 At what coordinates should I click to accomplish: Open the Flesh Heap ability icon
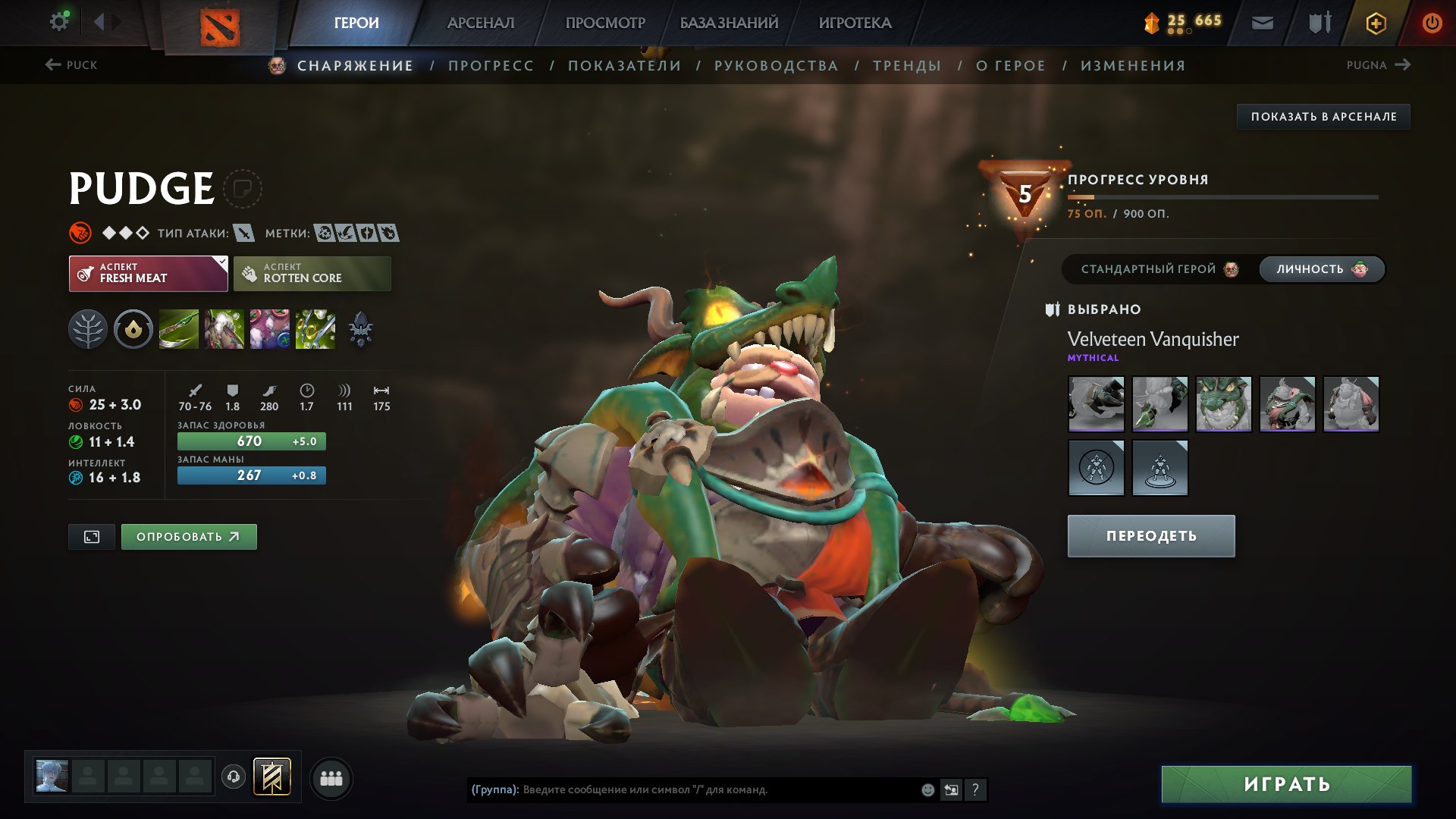tap(269, 328)
